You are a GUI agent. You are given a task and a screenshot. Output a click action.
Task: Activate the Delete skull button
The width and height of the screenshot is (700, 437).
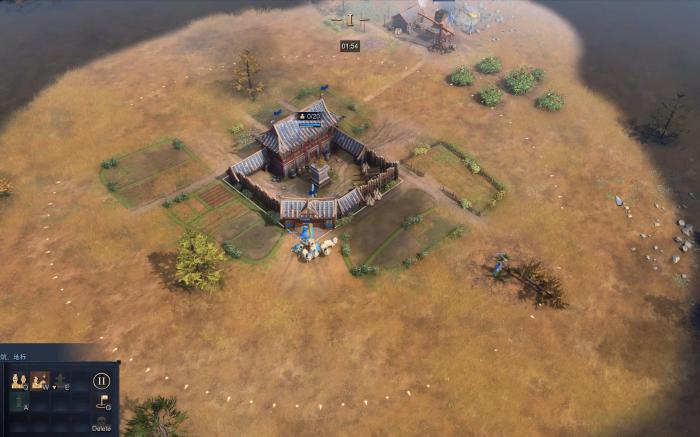[101, 422]
